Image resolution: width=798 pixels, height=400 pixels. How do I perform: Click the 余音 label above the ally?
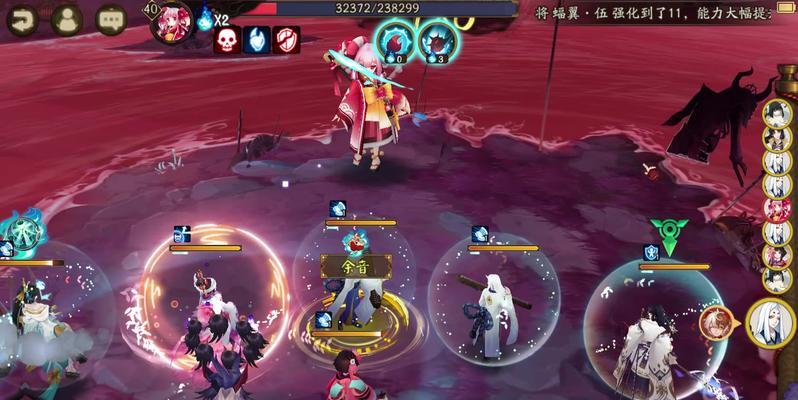click(x=343, y=267)
